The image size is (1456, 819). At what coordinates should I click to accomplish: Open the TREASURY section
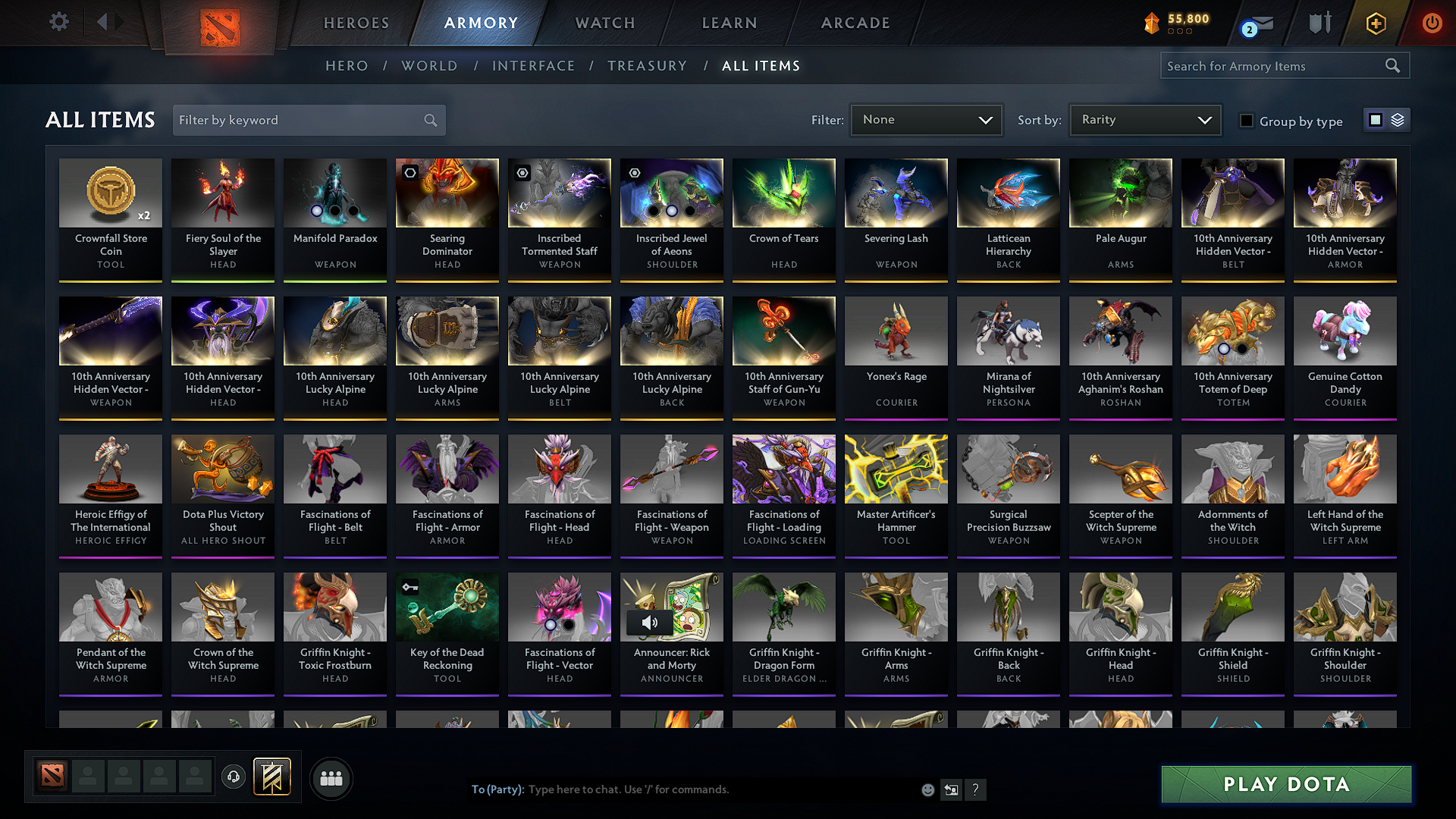click(x=647, y=66)
